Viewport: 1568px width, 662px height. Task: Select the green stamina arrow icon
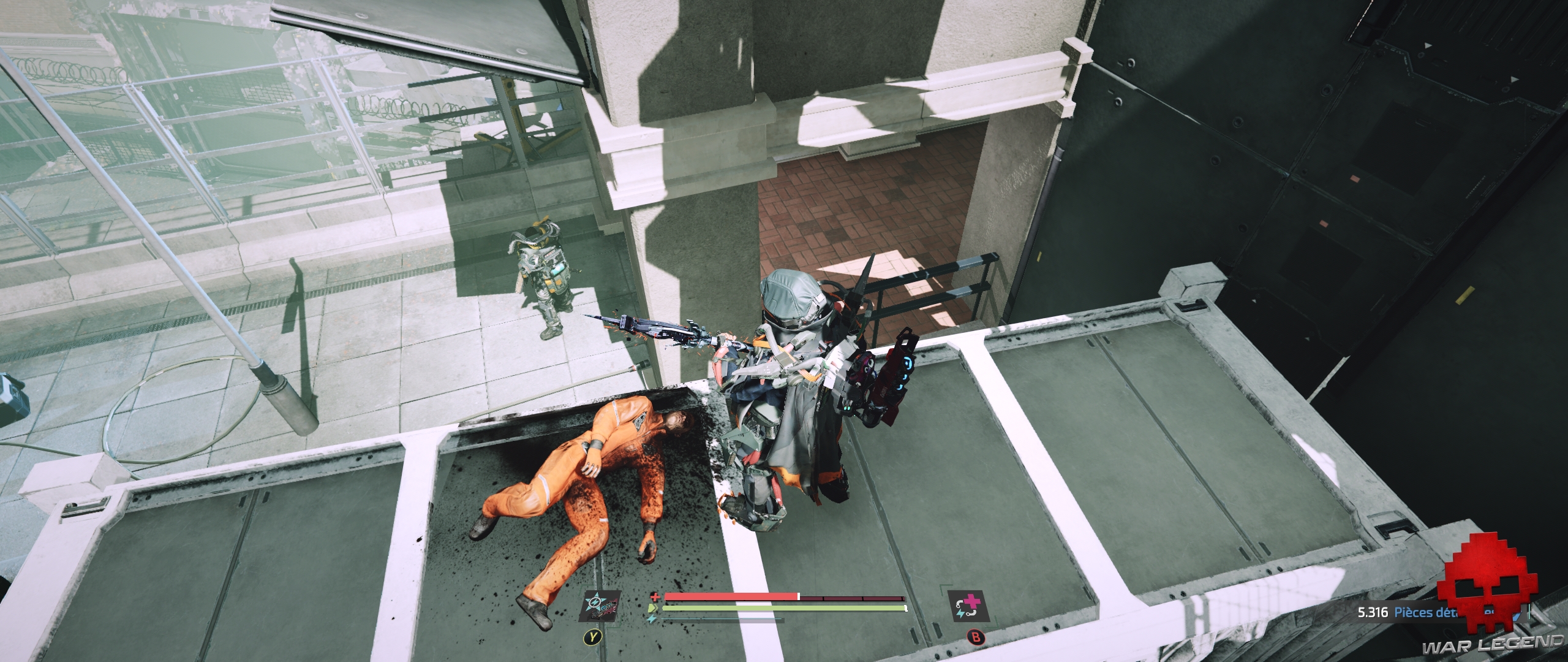pos(652,607)
